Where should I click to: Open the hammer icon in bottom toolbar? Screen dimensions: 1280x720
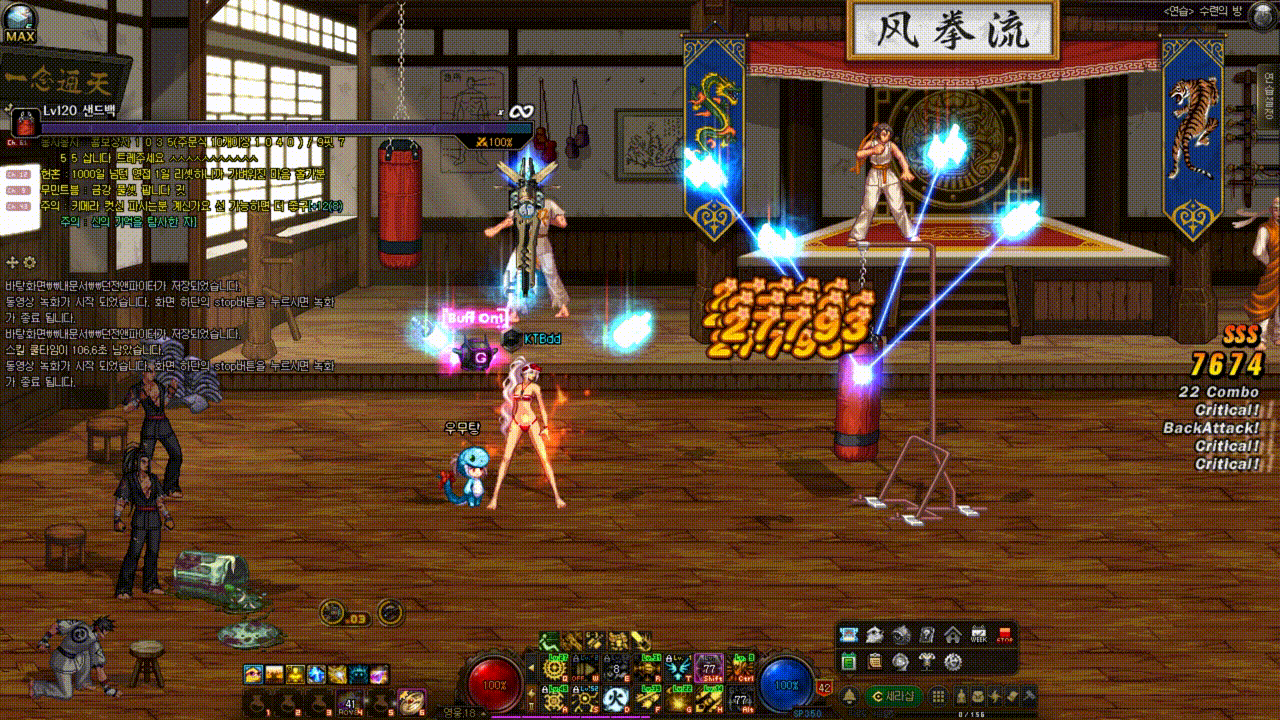pyautogui.click(x=1027, y=696)
